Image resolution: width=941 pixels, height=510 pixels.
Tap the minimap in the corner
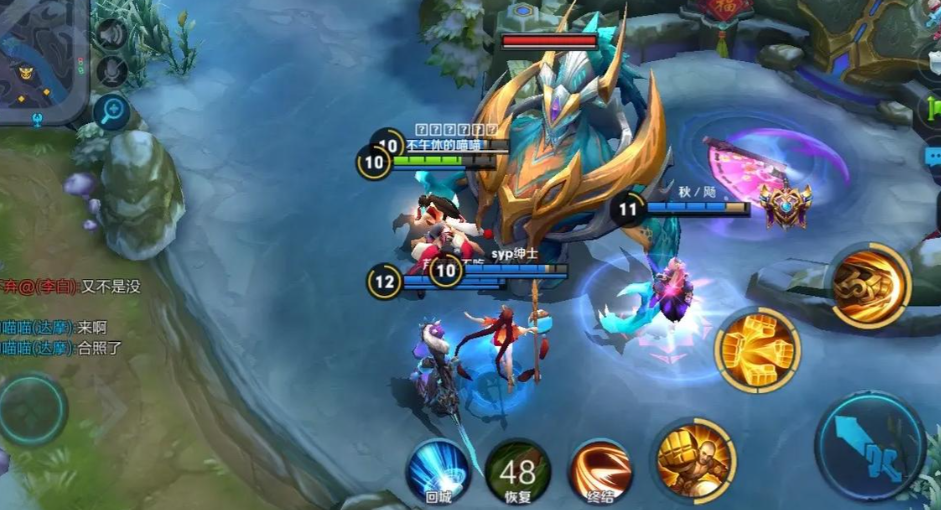(40, 60)
